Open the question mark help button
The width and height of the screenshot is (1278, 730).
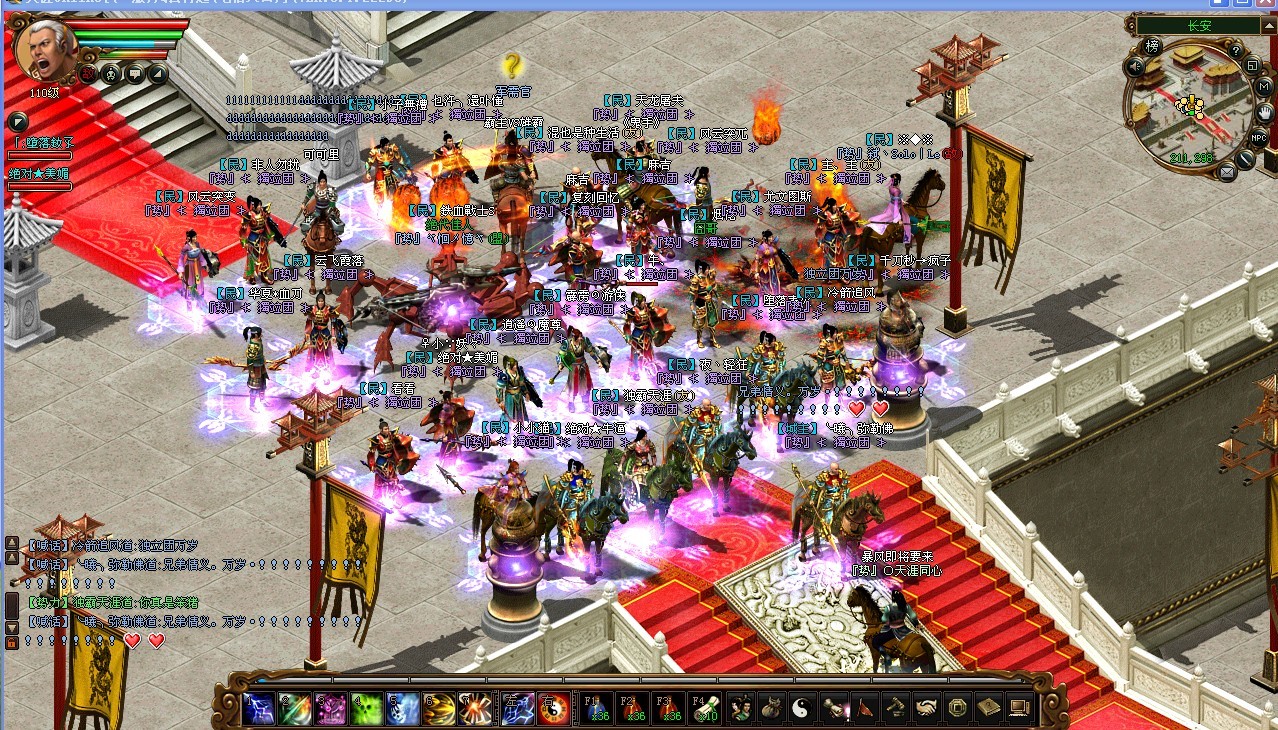click(x=1235, y=51)
